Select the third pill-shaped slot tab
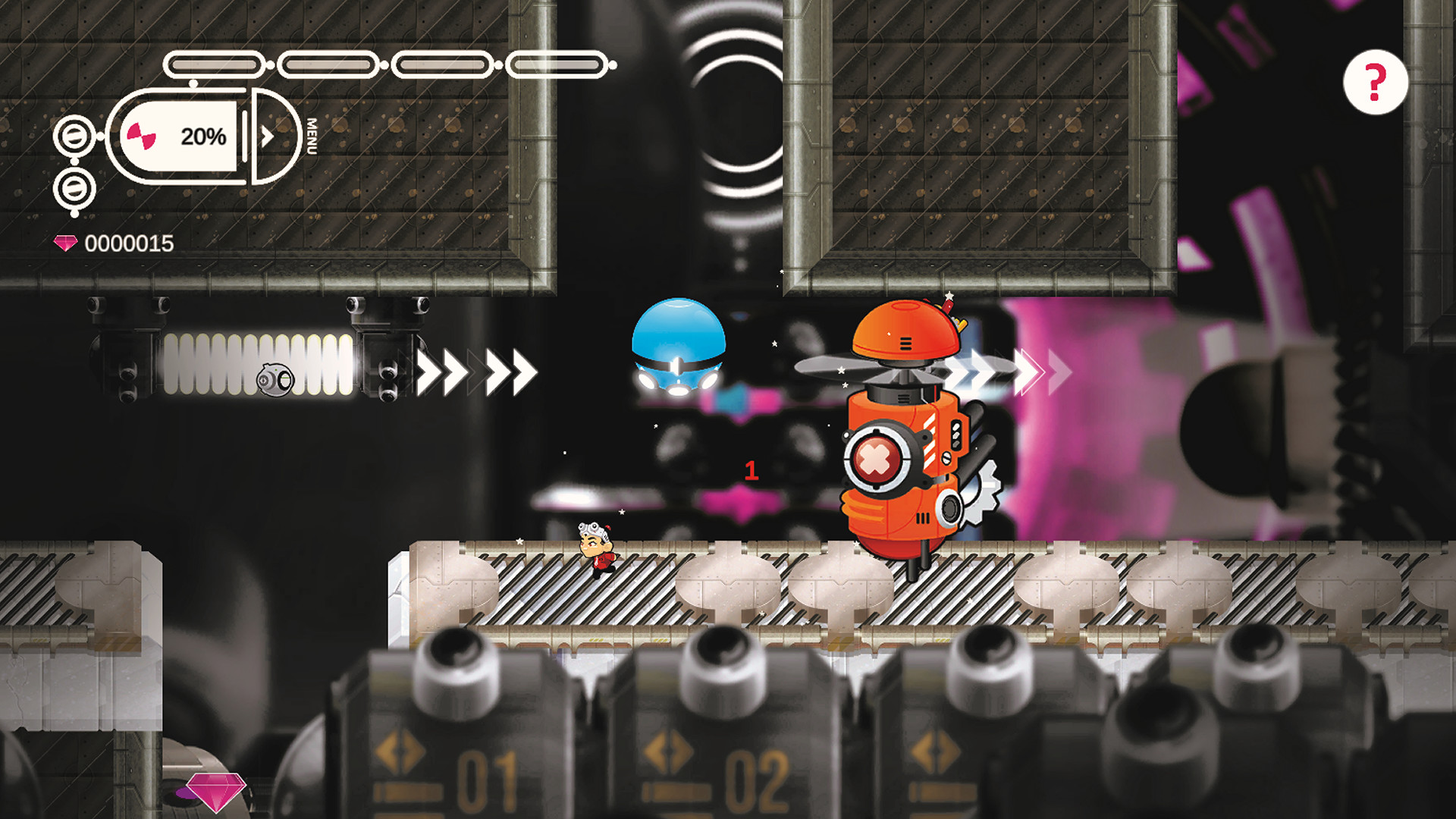The width and height of the screenshot is (1456, 819). [441, 64]
